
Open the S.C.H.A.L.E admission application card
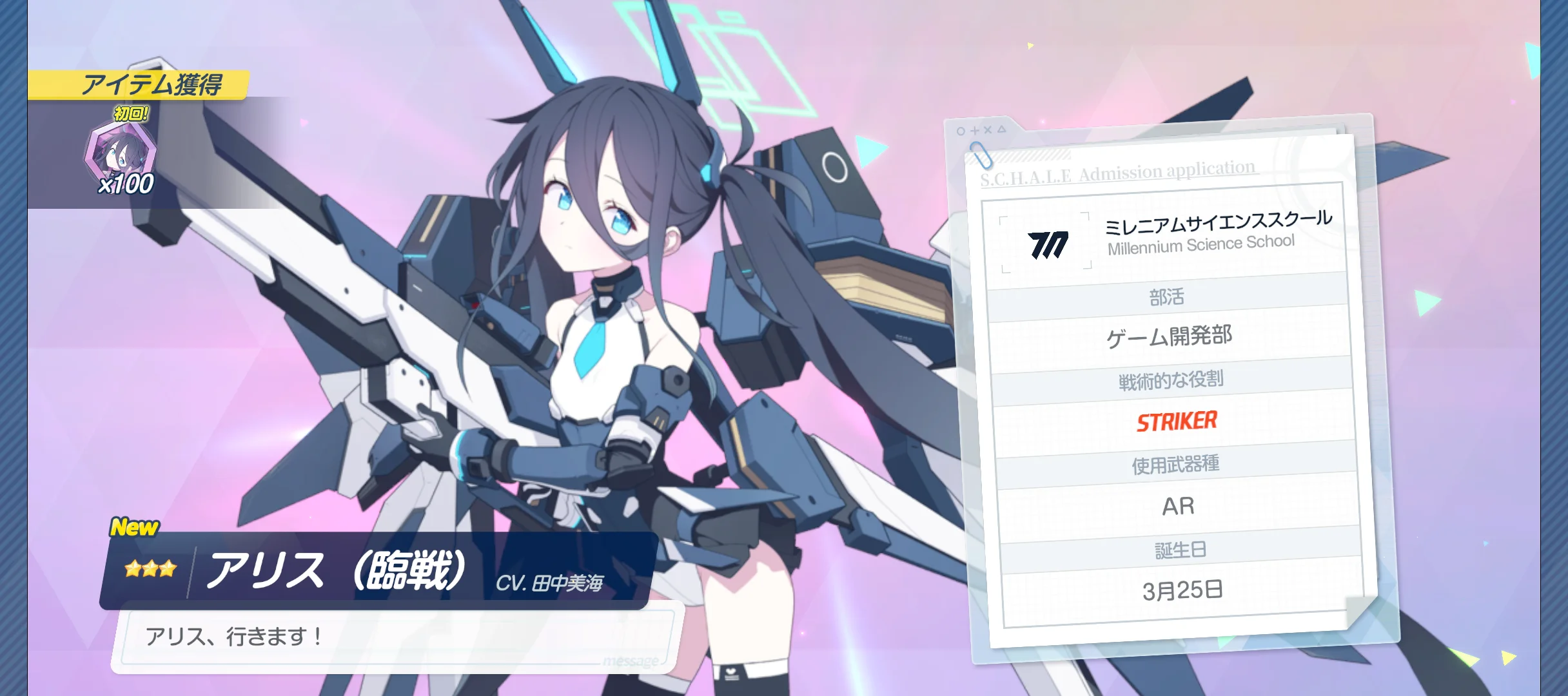[x=1171, y=387]
